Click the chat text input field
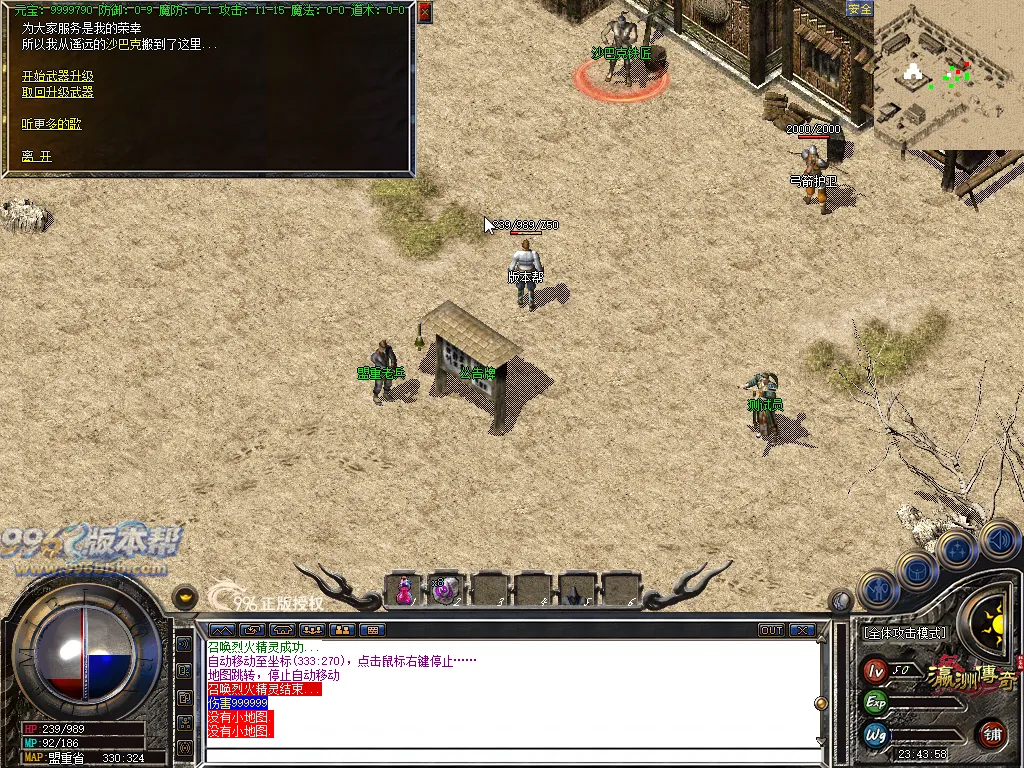The width and height of the screenshot is (1024, 768). tap(510, 755)
